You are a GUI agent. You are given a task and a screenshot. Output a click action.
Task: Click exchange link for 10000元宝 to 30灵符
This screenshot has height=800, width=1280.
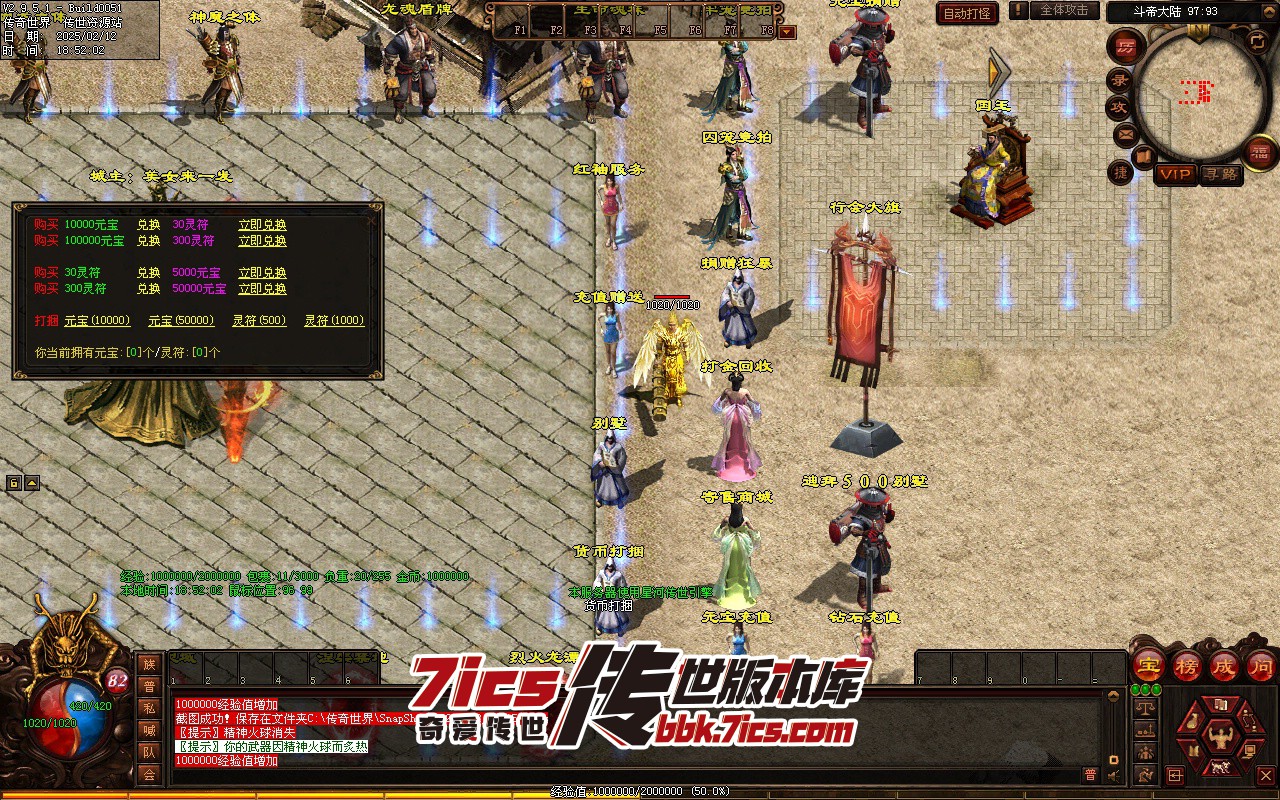(262, 225)
